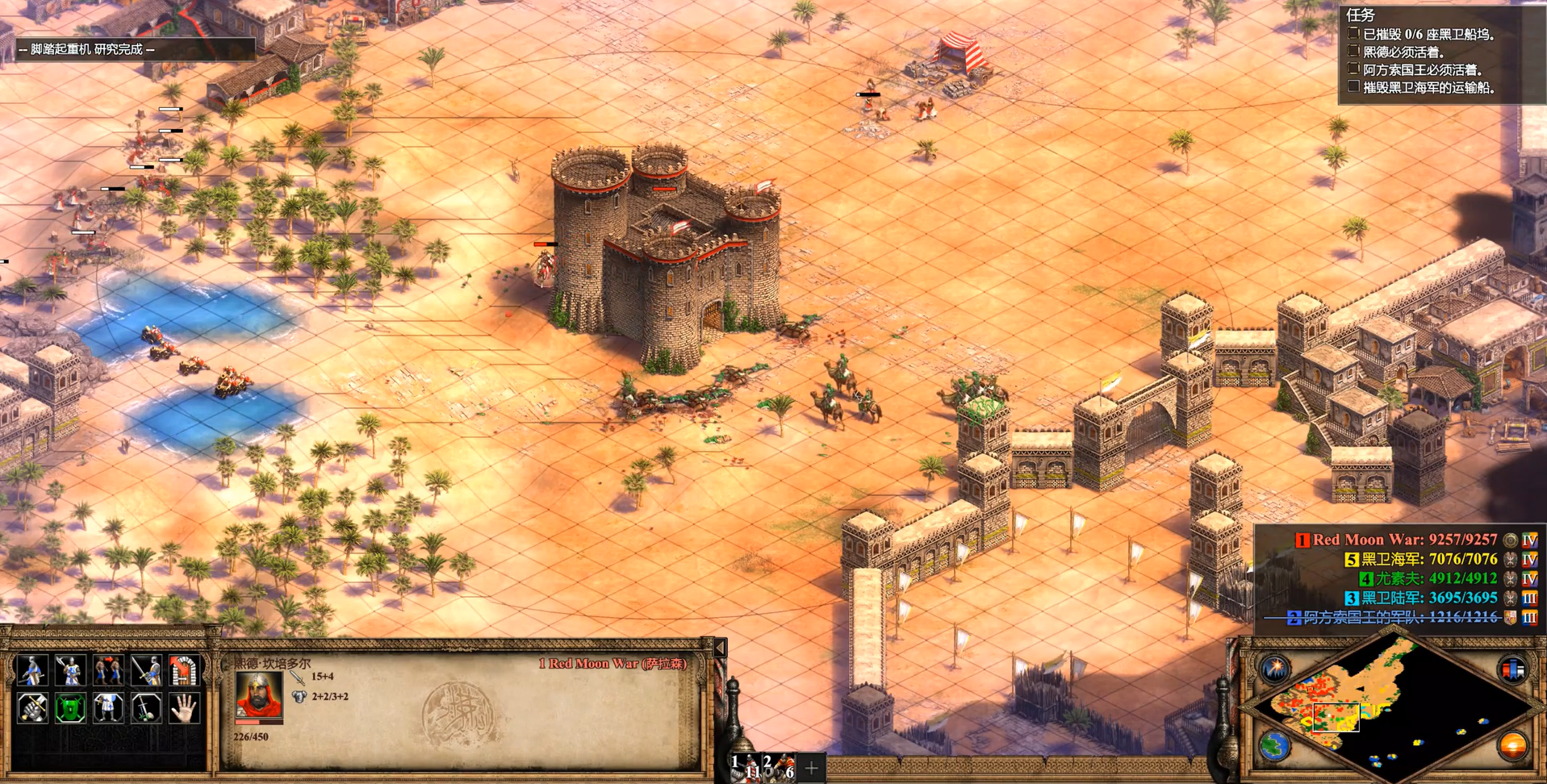The image size is (1547, 784).
Task: Choose the stand ground stance icon
Action: tap(108, 708)
